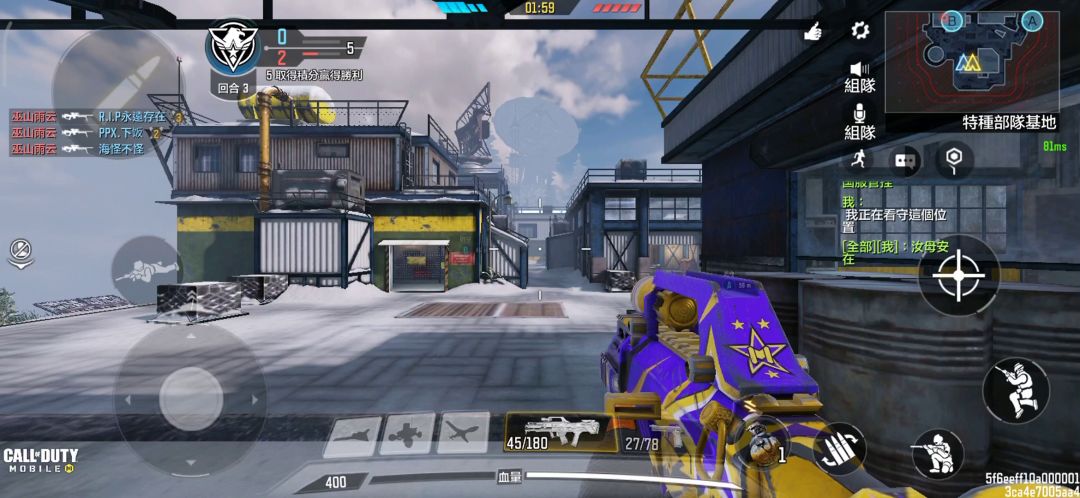The width and height of the screenshot is (1080, 498).
Task: Aim down sights with the crosshair button
Action: (x=958, y=274)
